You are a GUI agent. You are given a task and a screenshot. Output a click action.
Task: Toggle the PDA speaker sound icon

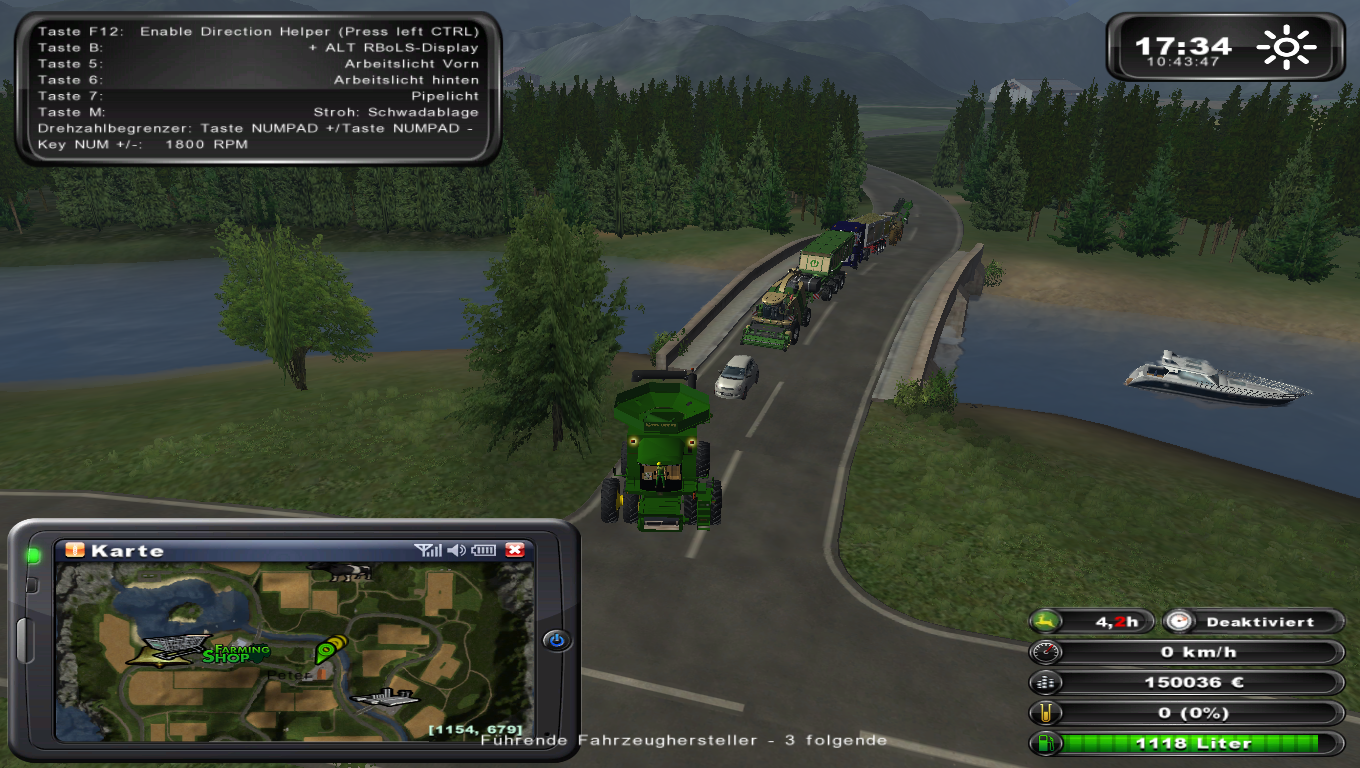click(457, 550)
